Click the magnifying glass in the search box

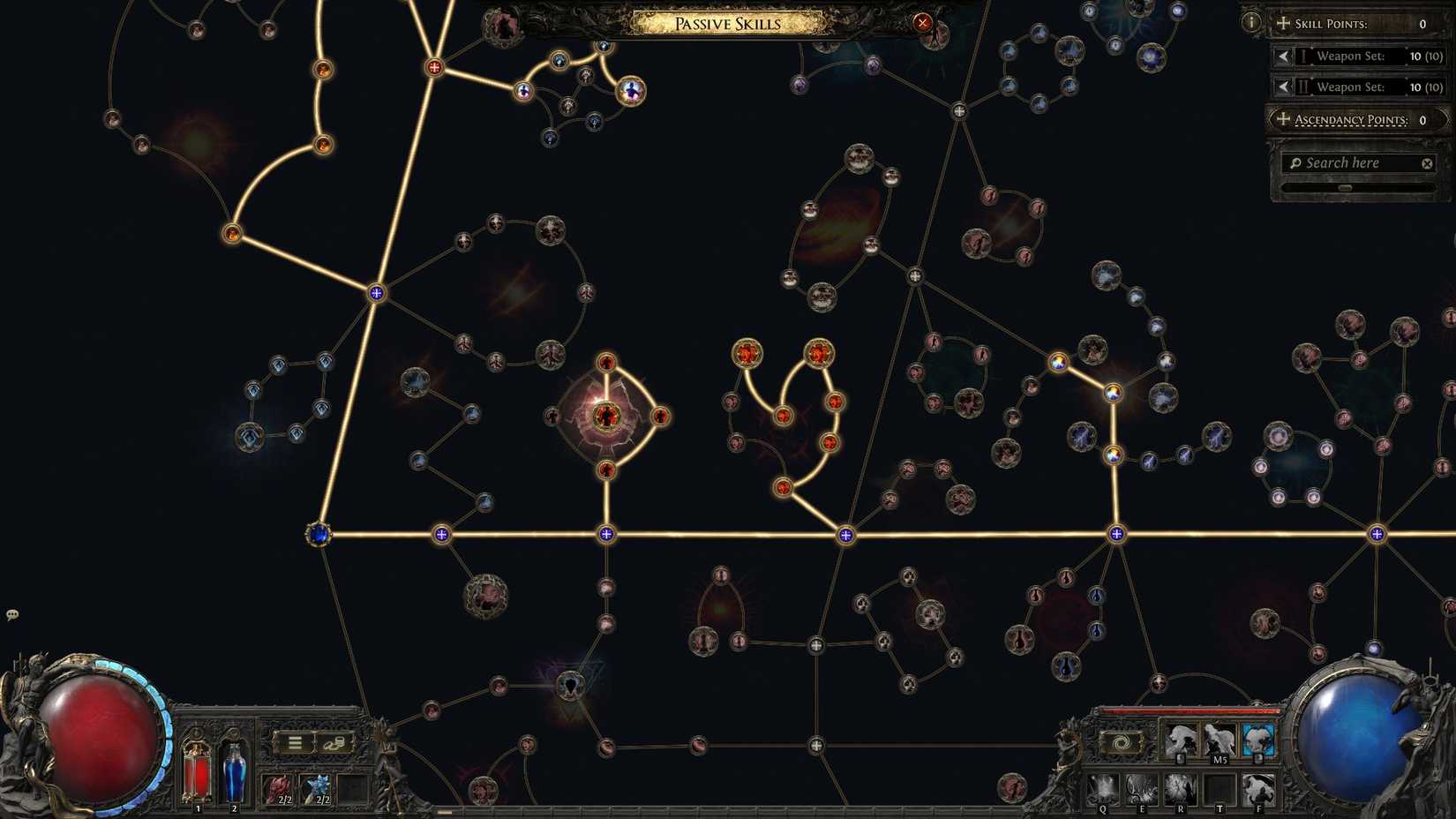(x=1295, y=162)
